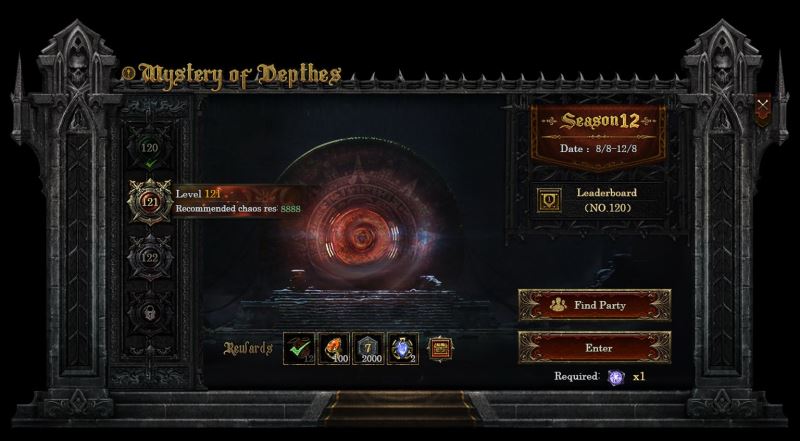
Task: Close the Mystery of Depthes window
Action: coord(763,106)
